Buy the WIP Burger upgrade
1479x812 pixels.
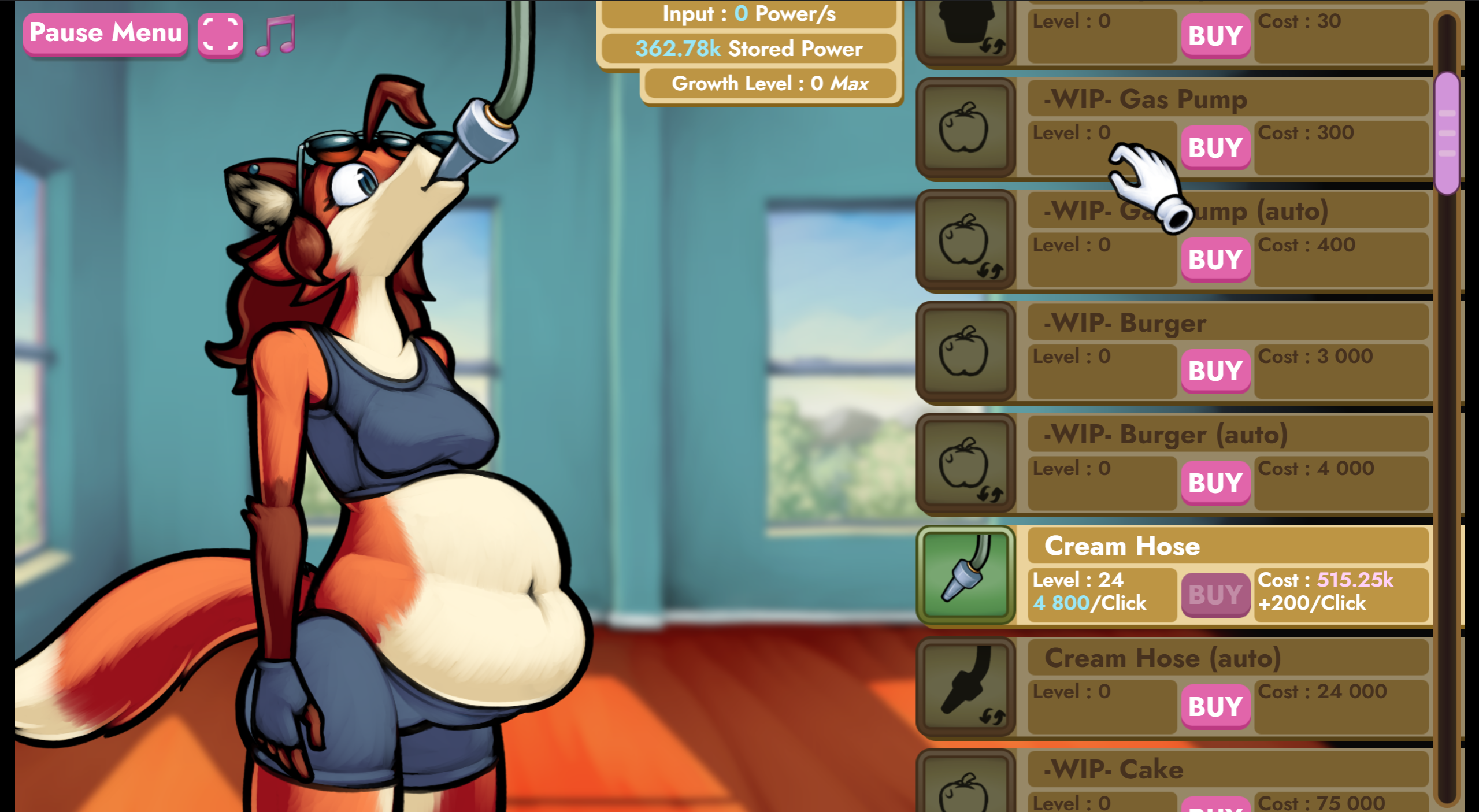pos(1215,370)
